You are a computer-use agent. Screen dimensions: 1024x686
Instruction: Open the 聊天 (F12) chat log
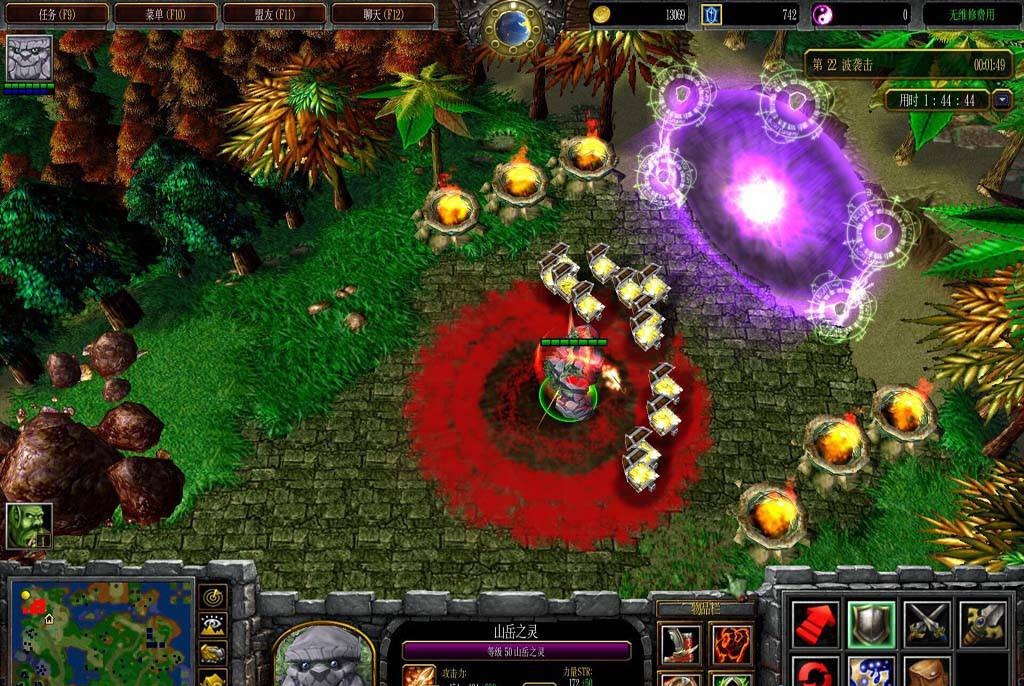383,14
